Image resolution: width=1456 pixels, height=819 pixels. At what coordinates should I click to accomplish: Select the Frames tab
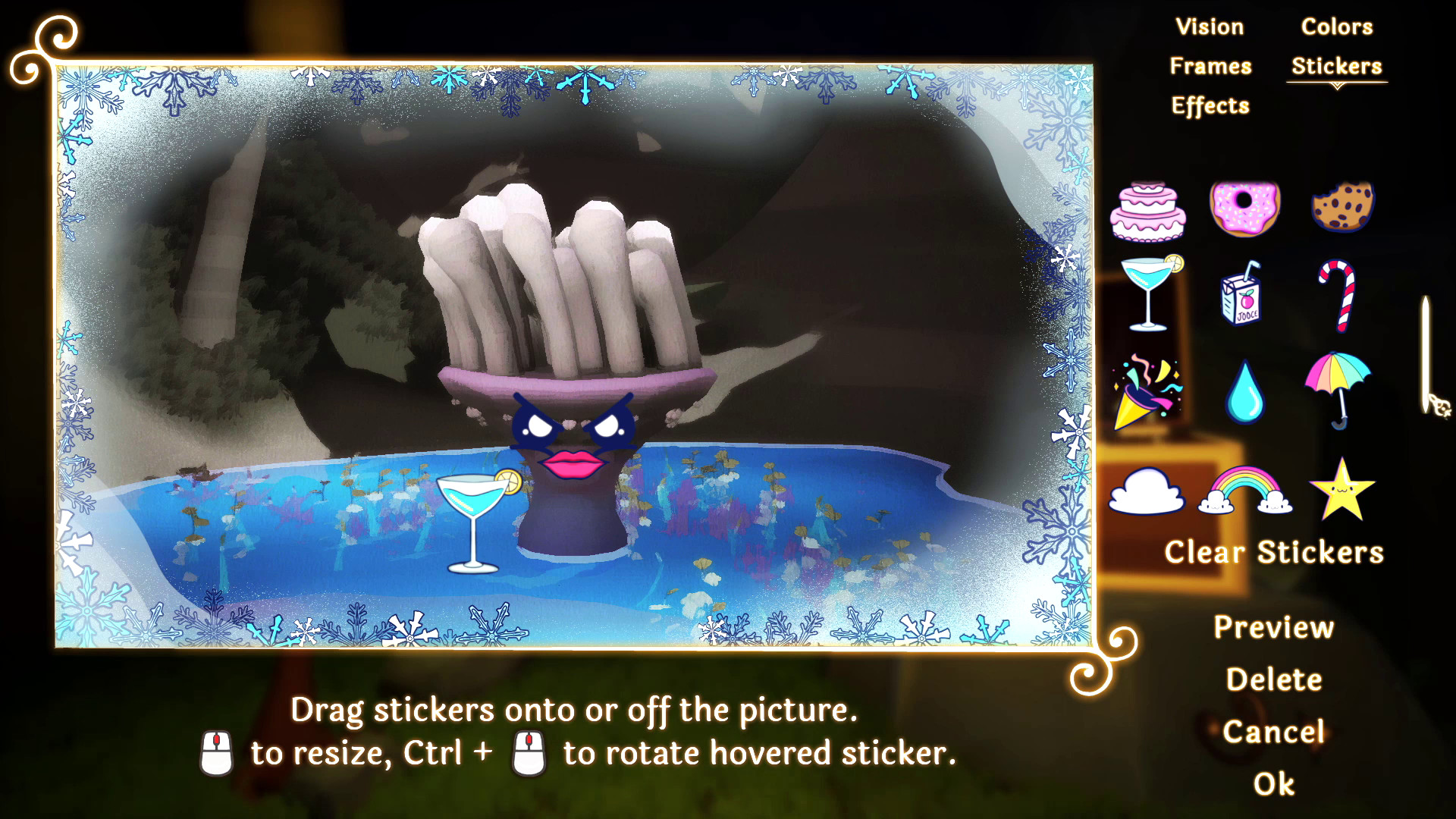(1210, 67)
